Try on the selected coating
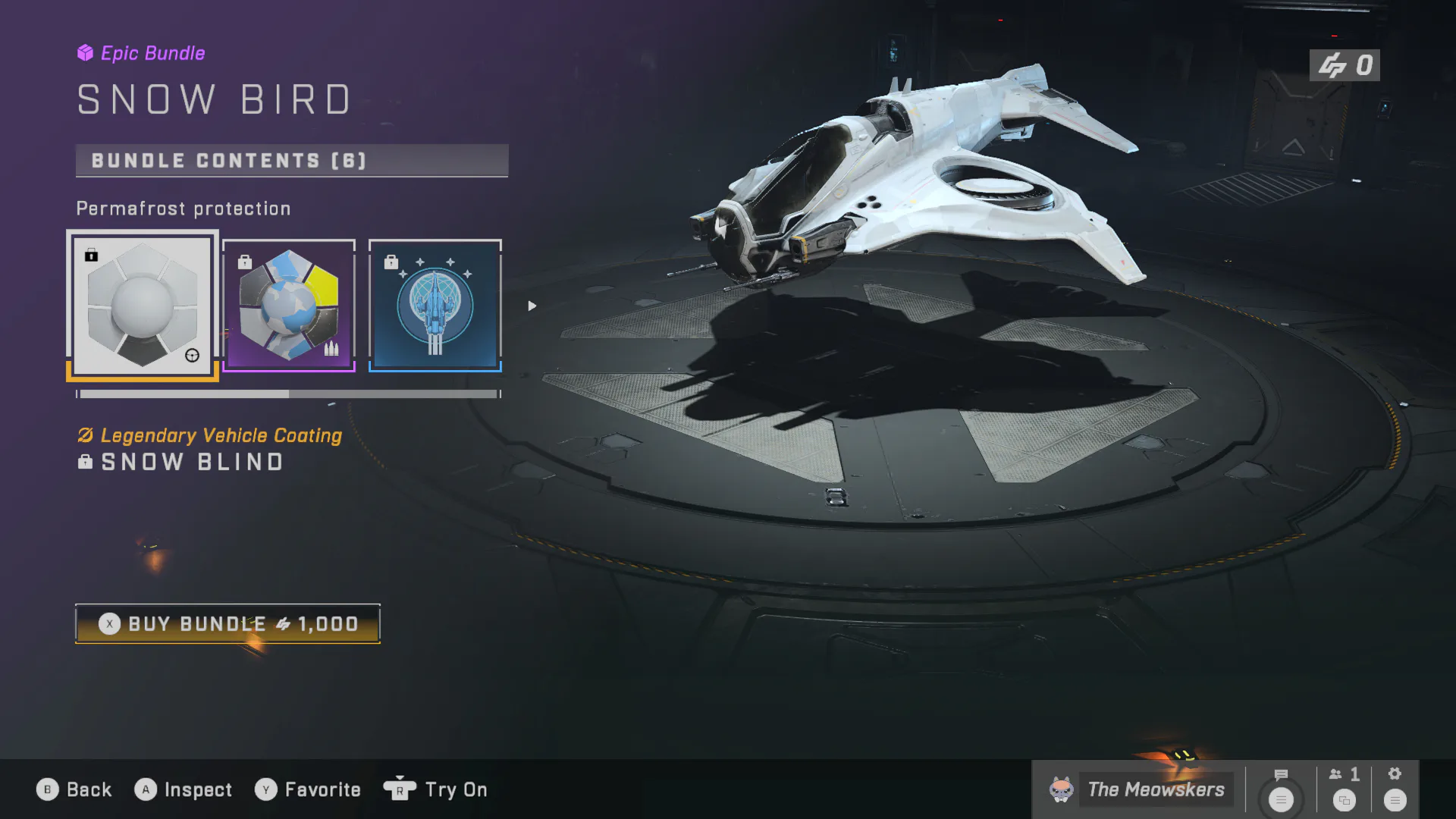This screenshot has height=819, width=1456. coord(436,789)
